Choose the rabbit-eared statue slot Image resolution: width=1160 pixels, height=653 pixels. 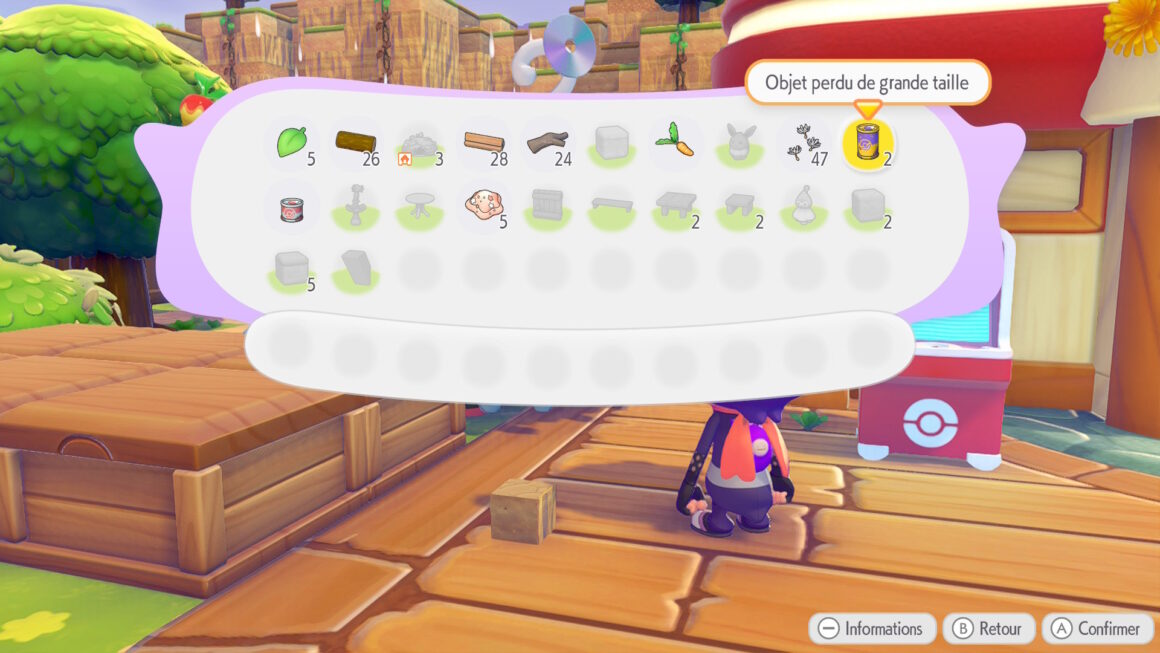point(739,144)
